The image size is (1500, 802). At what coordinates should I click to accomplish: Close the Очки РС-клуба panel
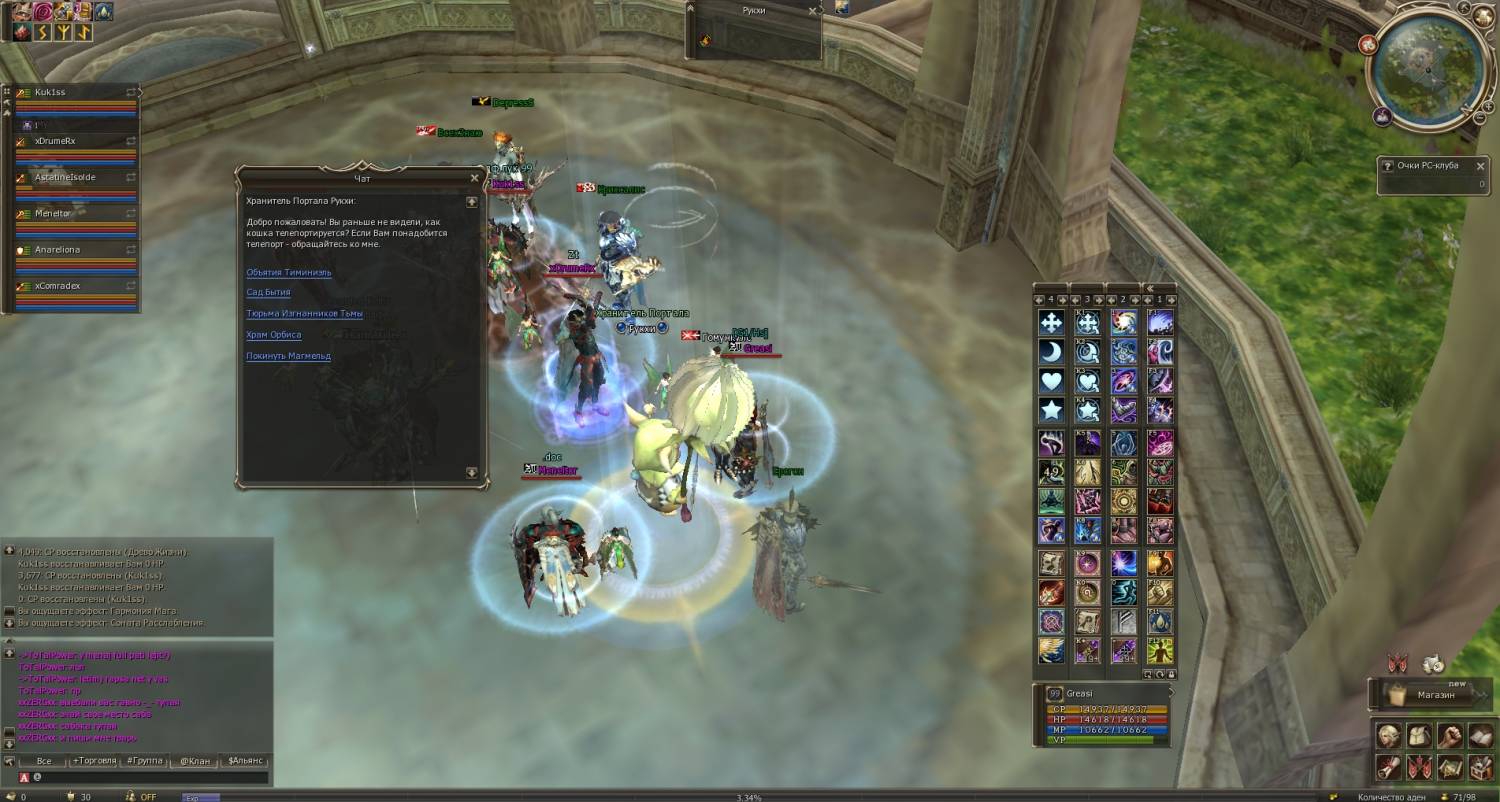[x=1481, y=165]
